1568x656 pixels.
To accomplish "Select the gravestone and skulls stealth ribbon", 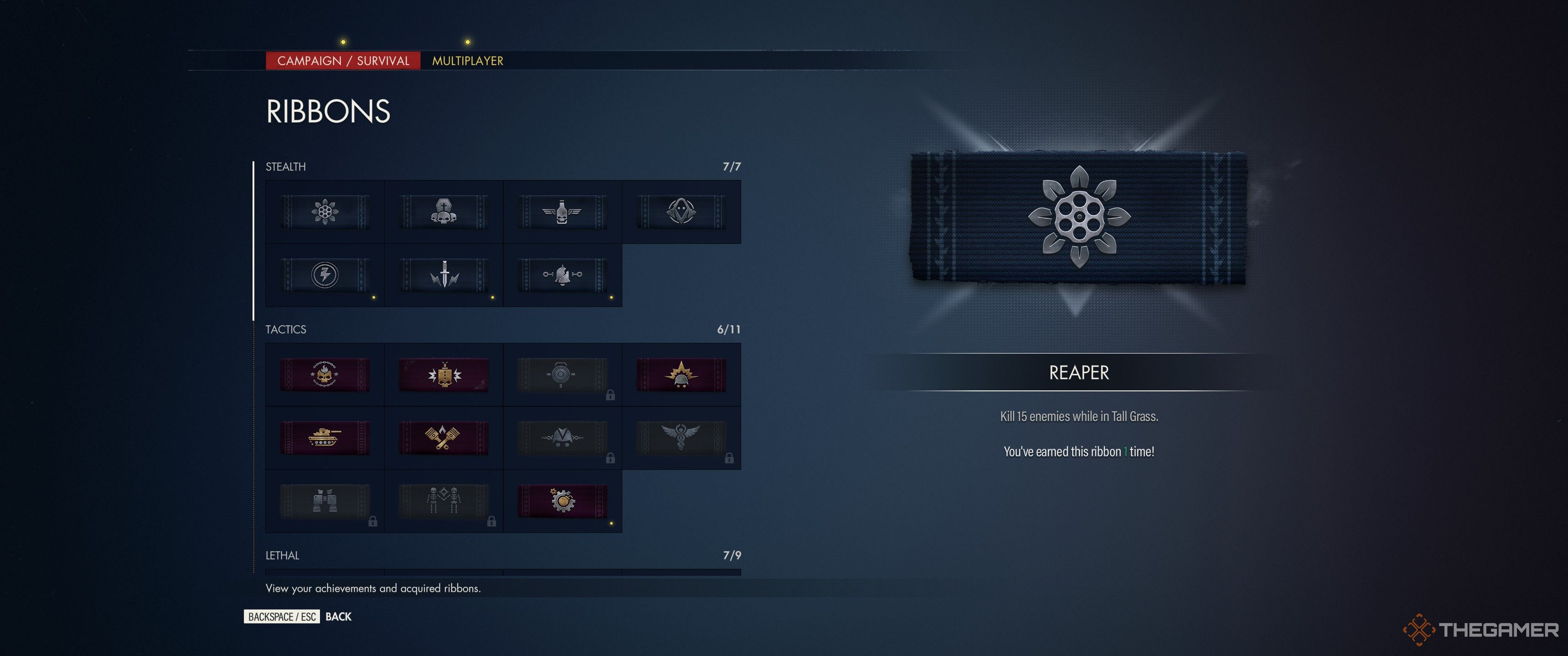I will 444,211.
